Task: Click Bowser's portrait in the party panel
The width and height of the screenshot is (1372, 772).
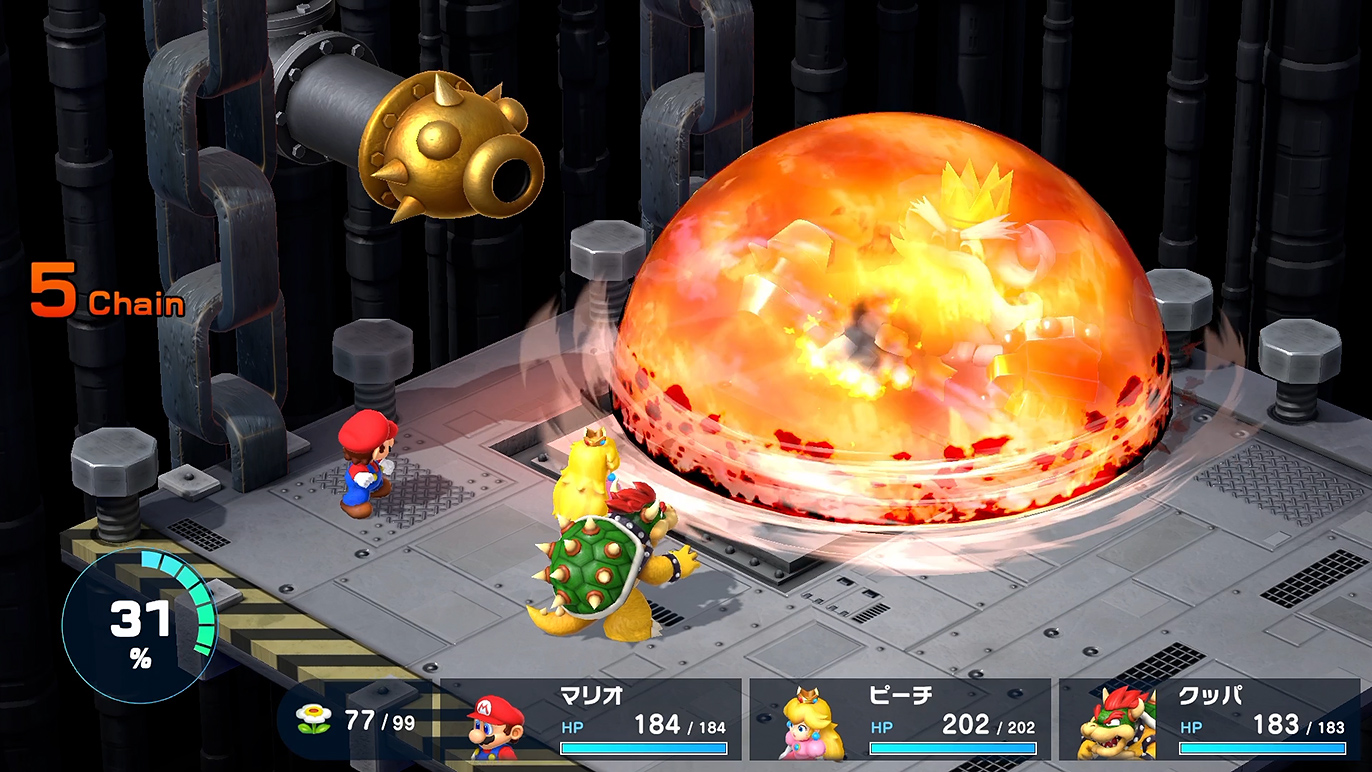Action: coord(1116,723)
